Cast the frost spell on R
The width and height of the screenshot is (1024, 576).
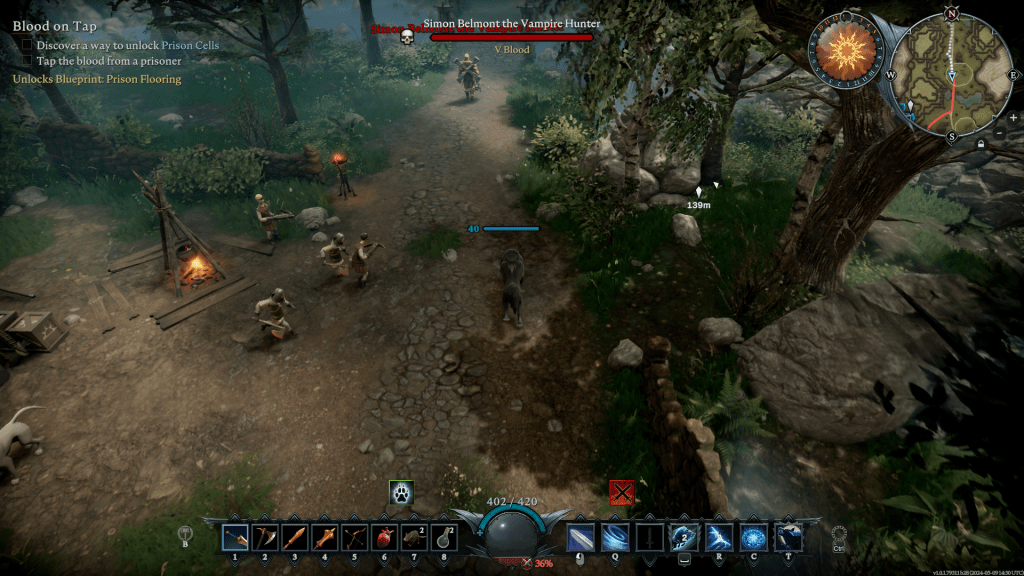(x=720, y=538)
